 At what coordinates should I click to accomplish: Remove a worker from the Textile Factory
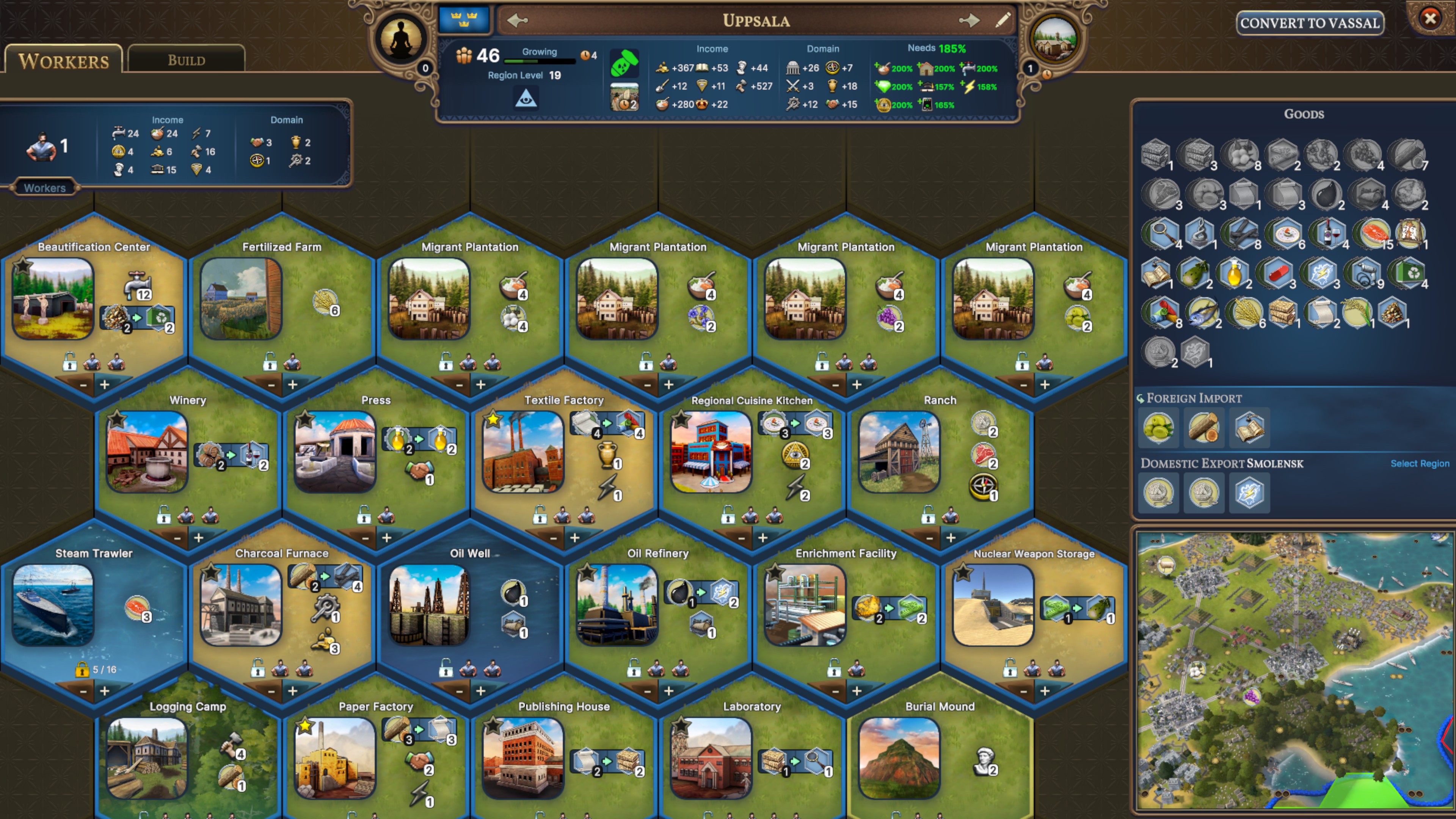tap(553, 538)
